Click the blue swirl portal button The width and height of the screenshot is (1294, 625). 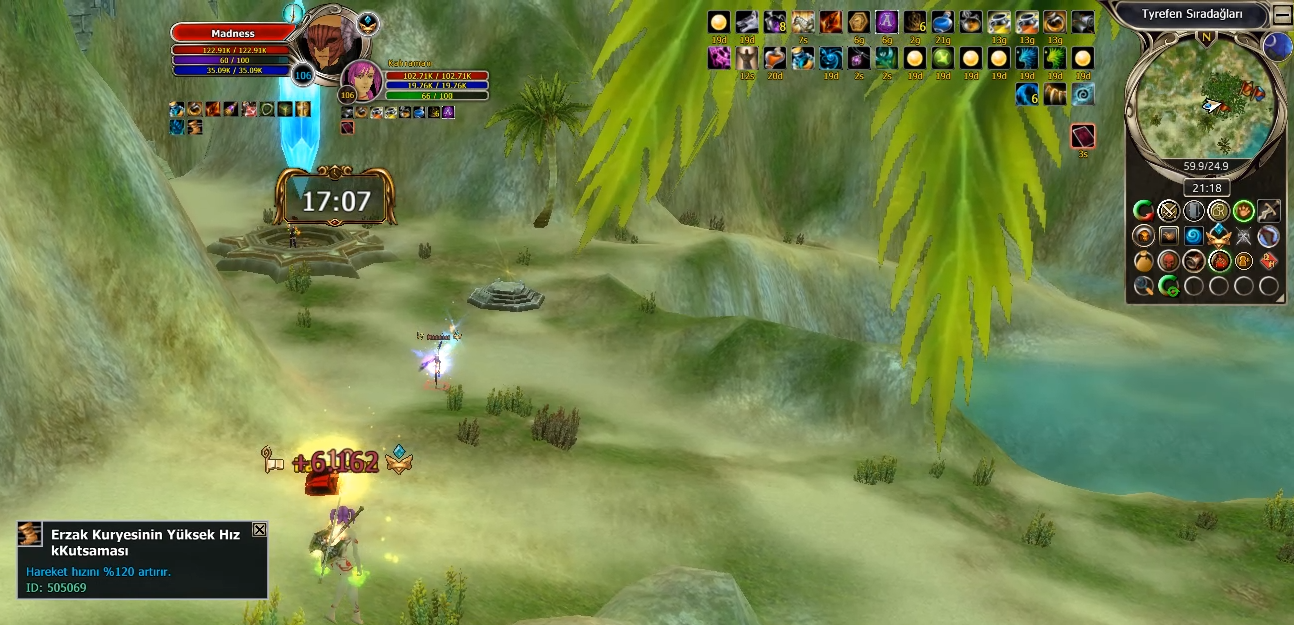1193,236
